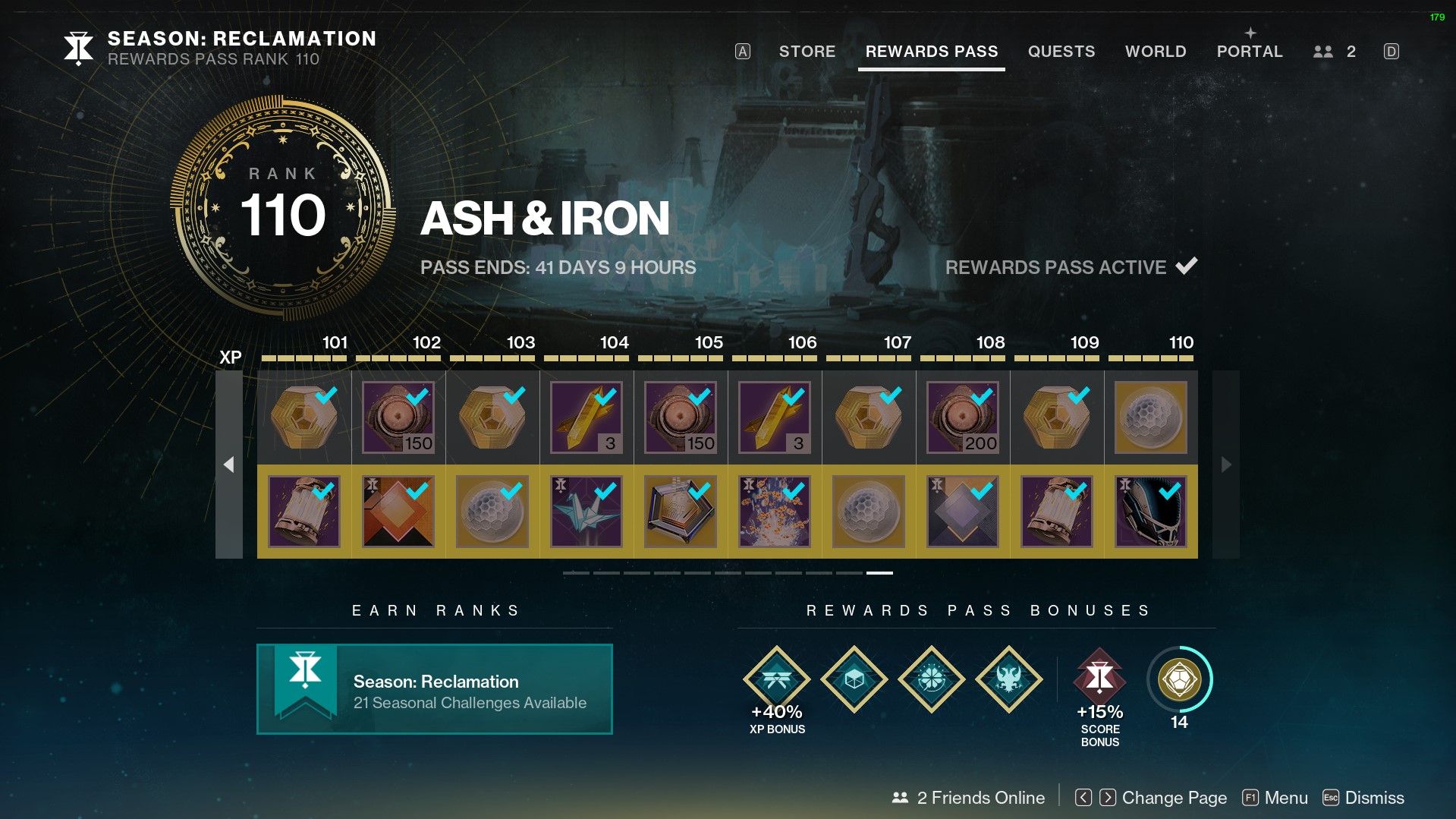Switch to the Quests tab
The width and height of the screenshot is (1456, 819).
coord(1061,52)
